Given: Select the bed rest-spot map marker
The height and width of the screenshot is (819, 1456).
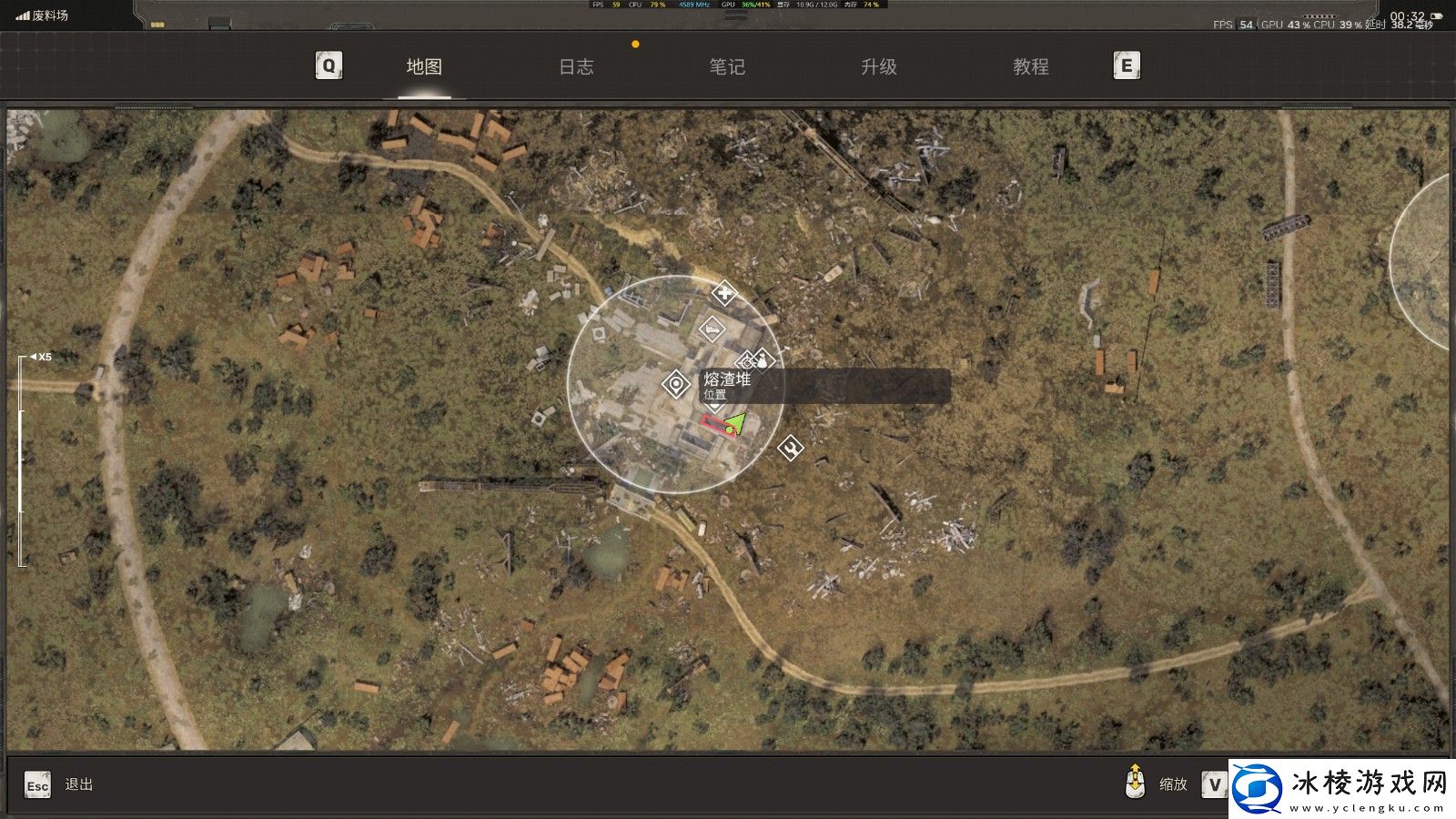Looking at the screenshot, I should (712, 329).
